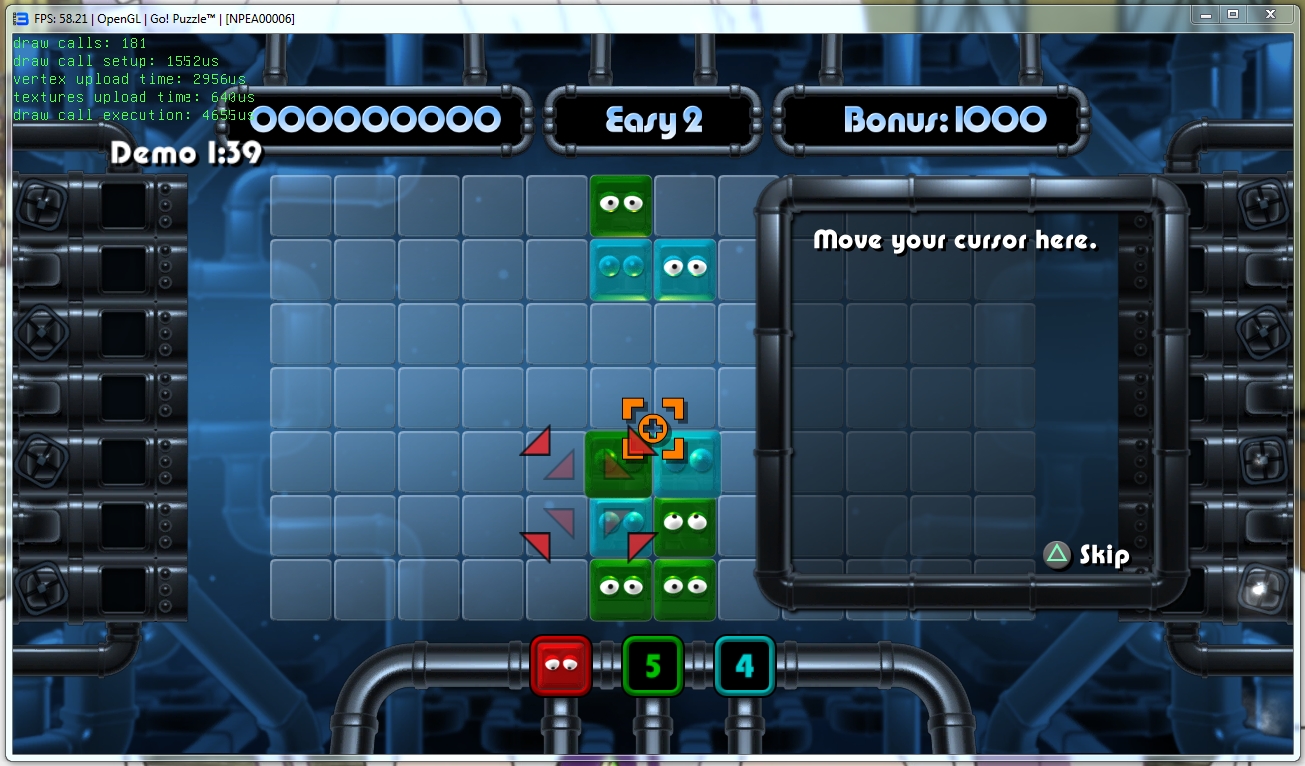Choose the green tile numbered 5
1305x766 pixels.
click(x=652, y=664)
